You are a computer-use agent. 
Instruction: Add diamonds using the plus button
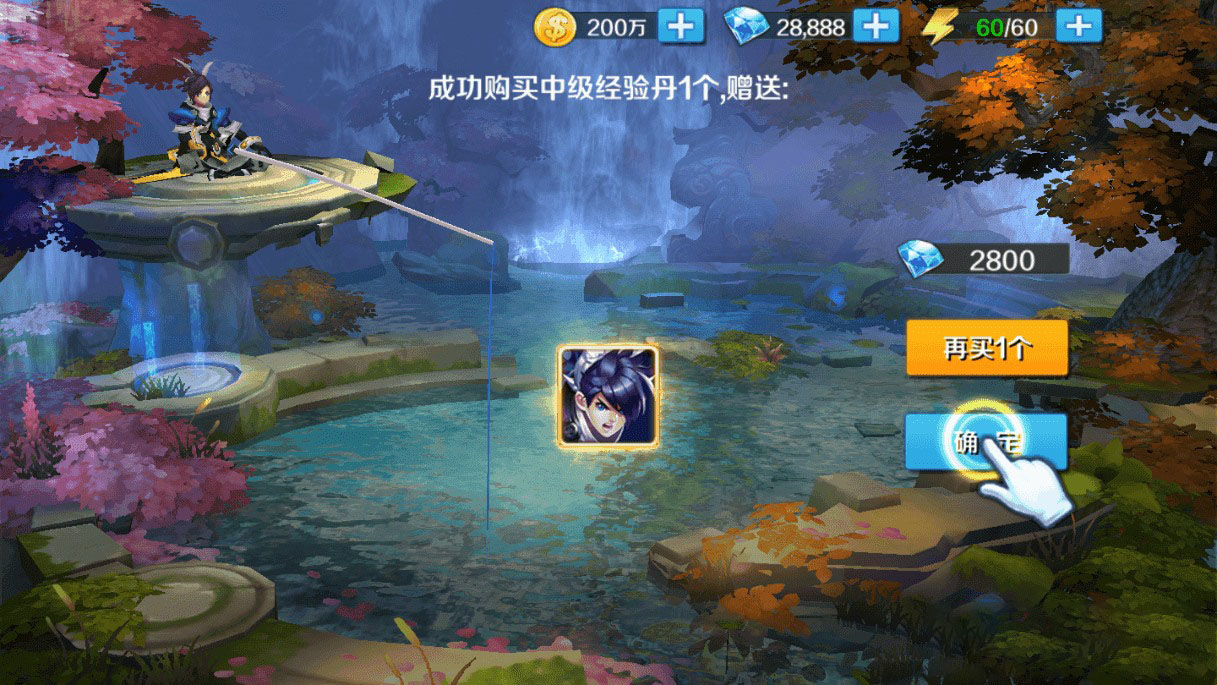click(x=877, y=26)
